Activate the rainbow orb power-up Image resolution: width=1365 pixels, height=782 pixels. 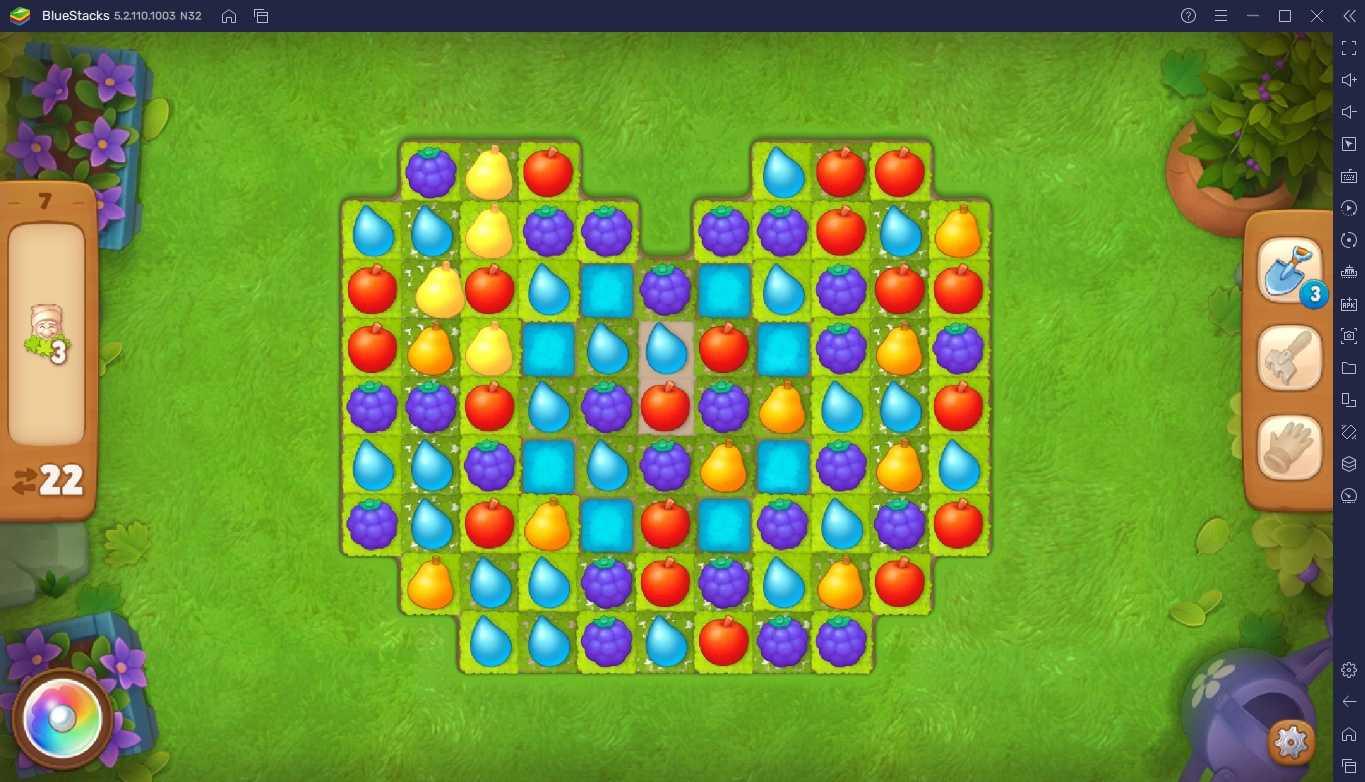click(x=62, y=718)
